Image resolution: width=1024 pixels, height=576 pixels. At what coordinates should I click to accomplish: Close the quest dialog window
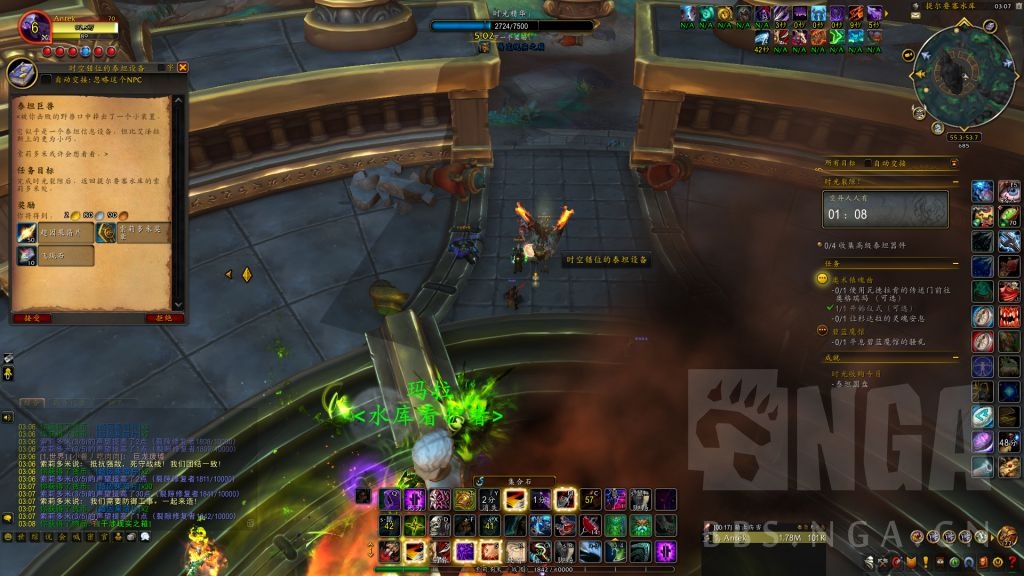pos(183,67)
